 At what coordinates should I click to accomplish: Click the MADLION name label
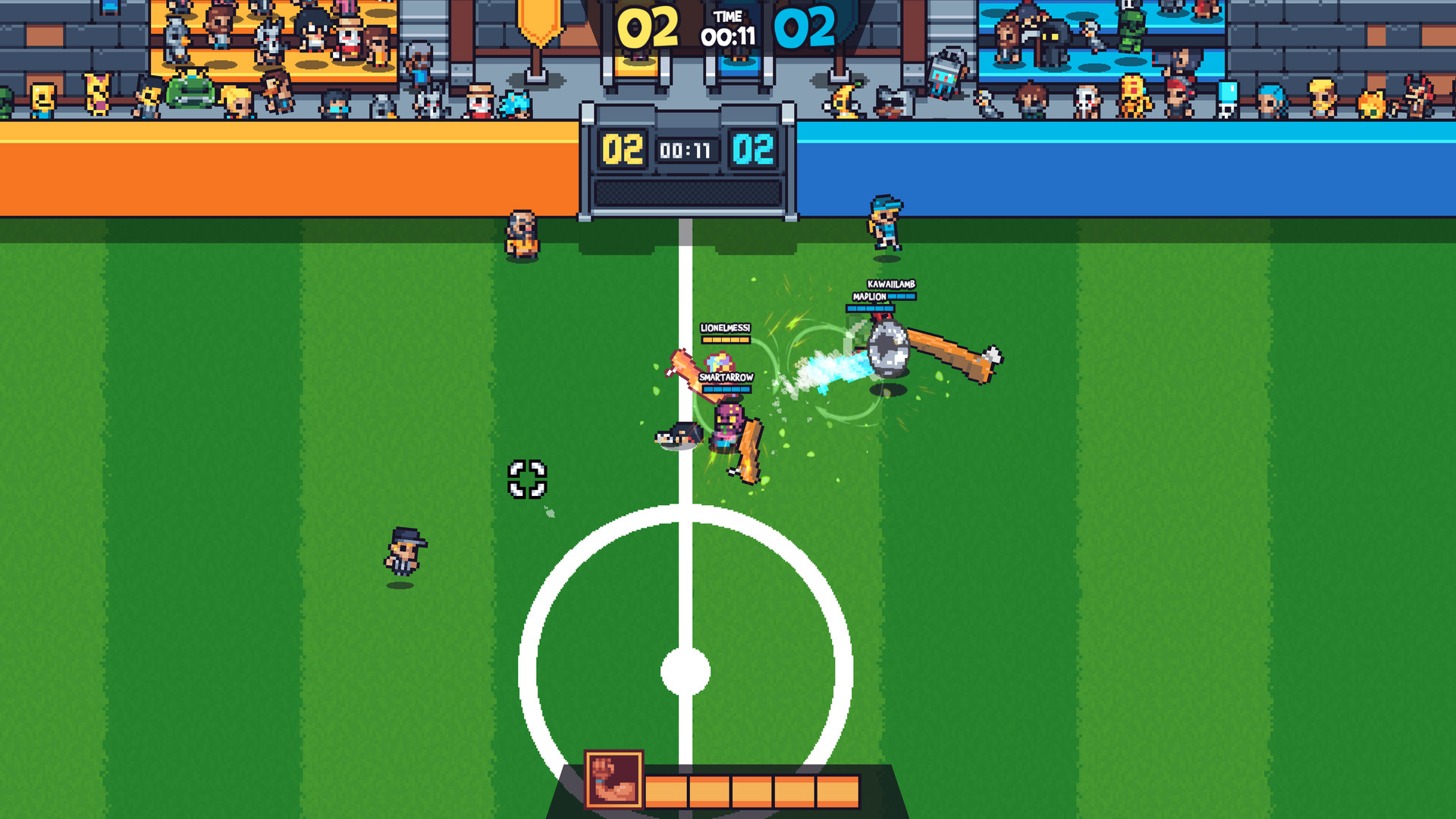coord(870,297)
